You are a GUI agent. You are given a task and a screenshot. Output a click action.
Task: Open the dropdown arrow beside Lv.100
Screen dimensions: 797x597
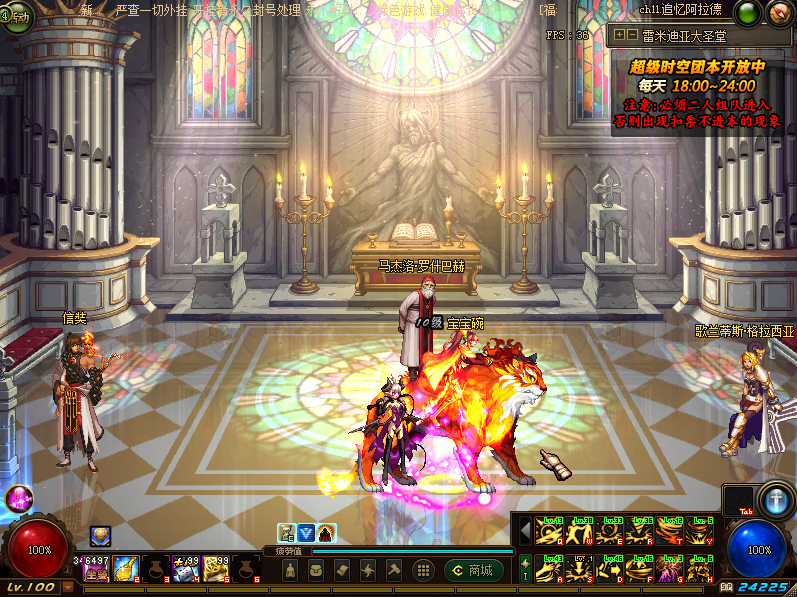[68, 588]
